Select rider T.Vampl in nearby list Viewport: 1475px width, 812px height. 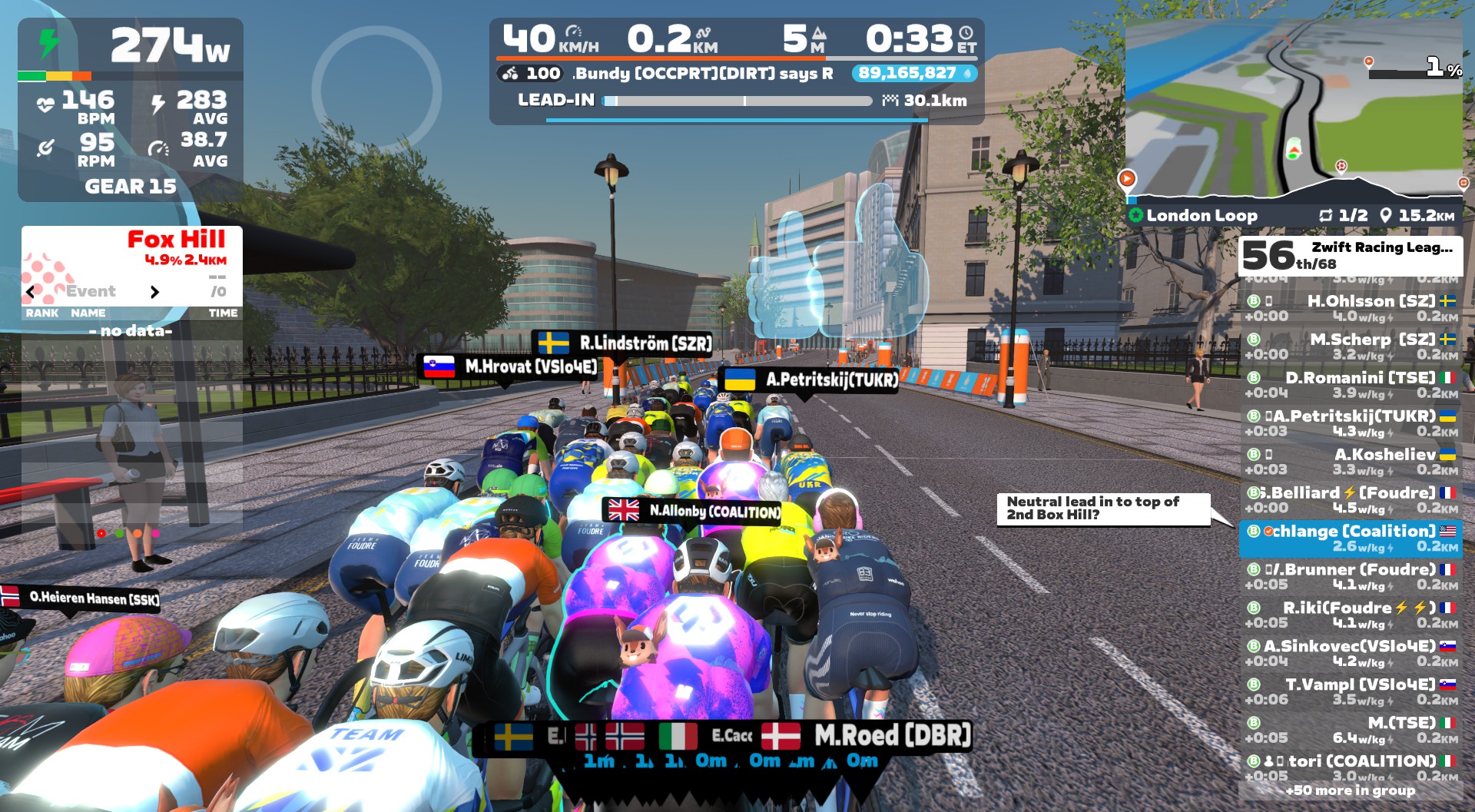pyautogui.click(x=1351, y=692)
